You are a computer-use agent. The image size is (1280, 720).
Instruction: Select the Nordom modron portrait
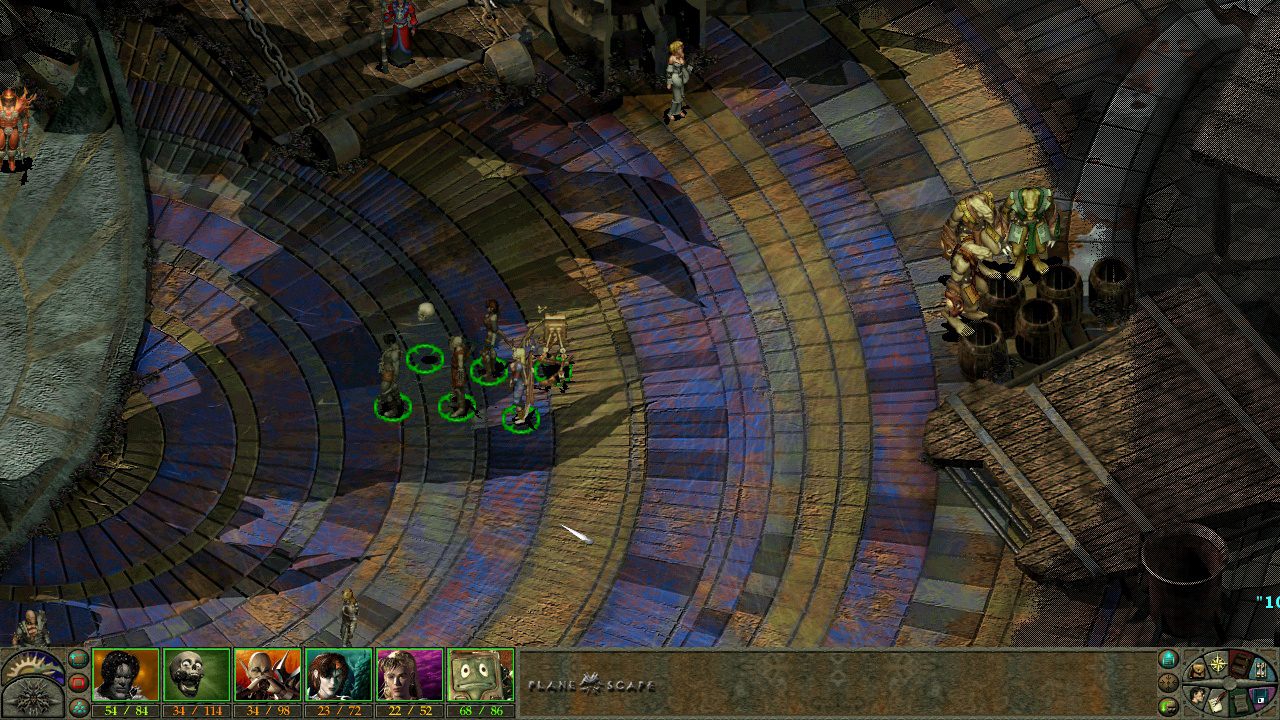[x=480, y=675]
